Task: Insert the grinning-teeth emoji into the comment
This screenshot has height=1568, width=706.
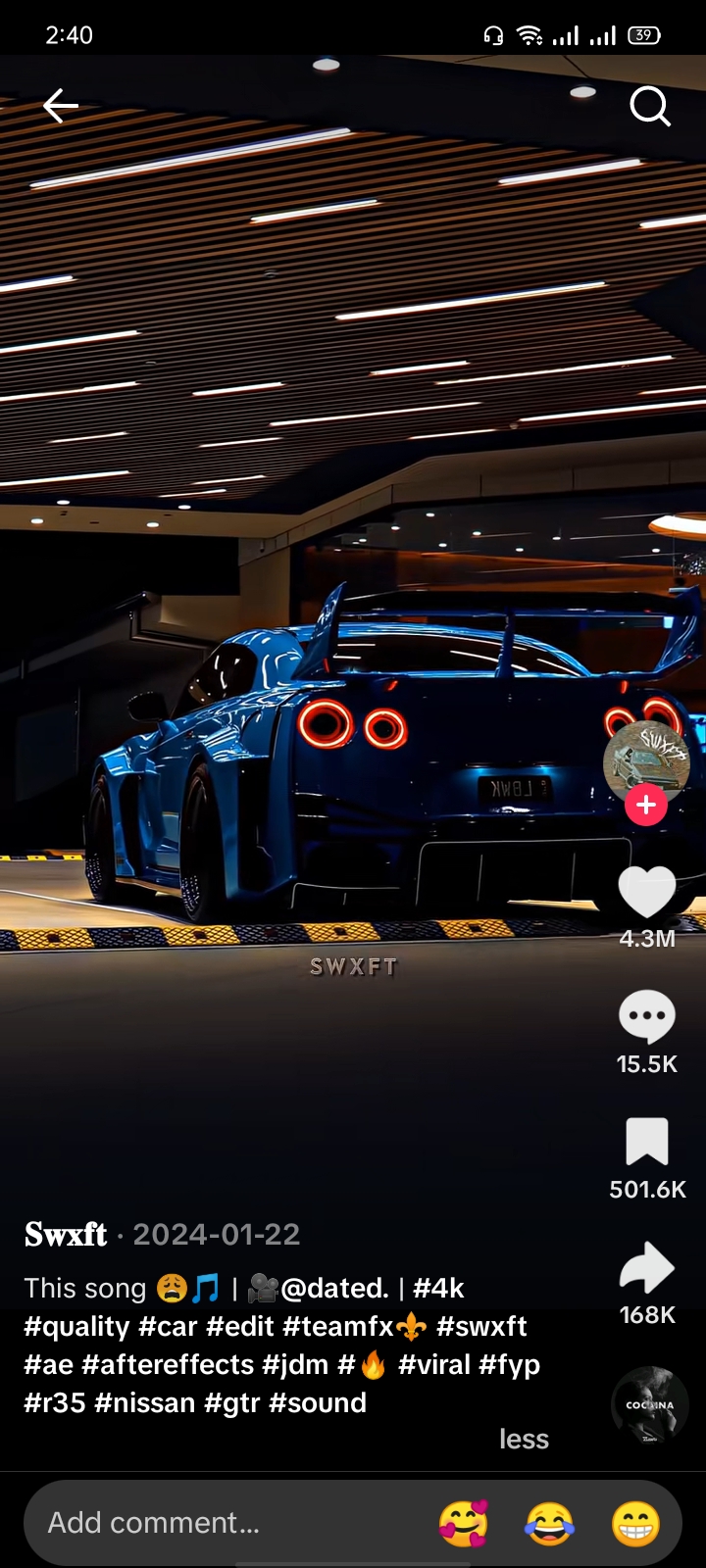Action: tap(635, 1524)
